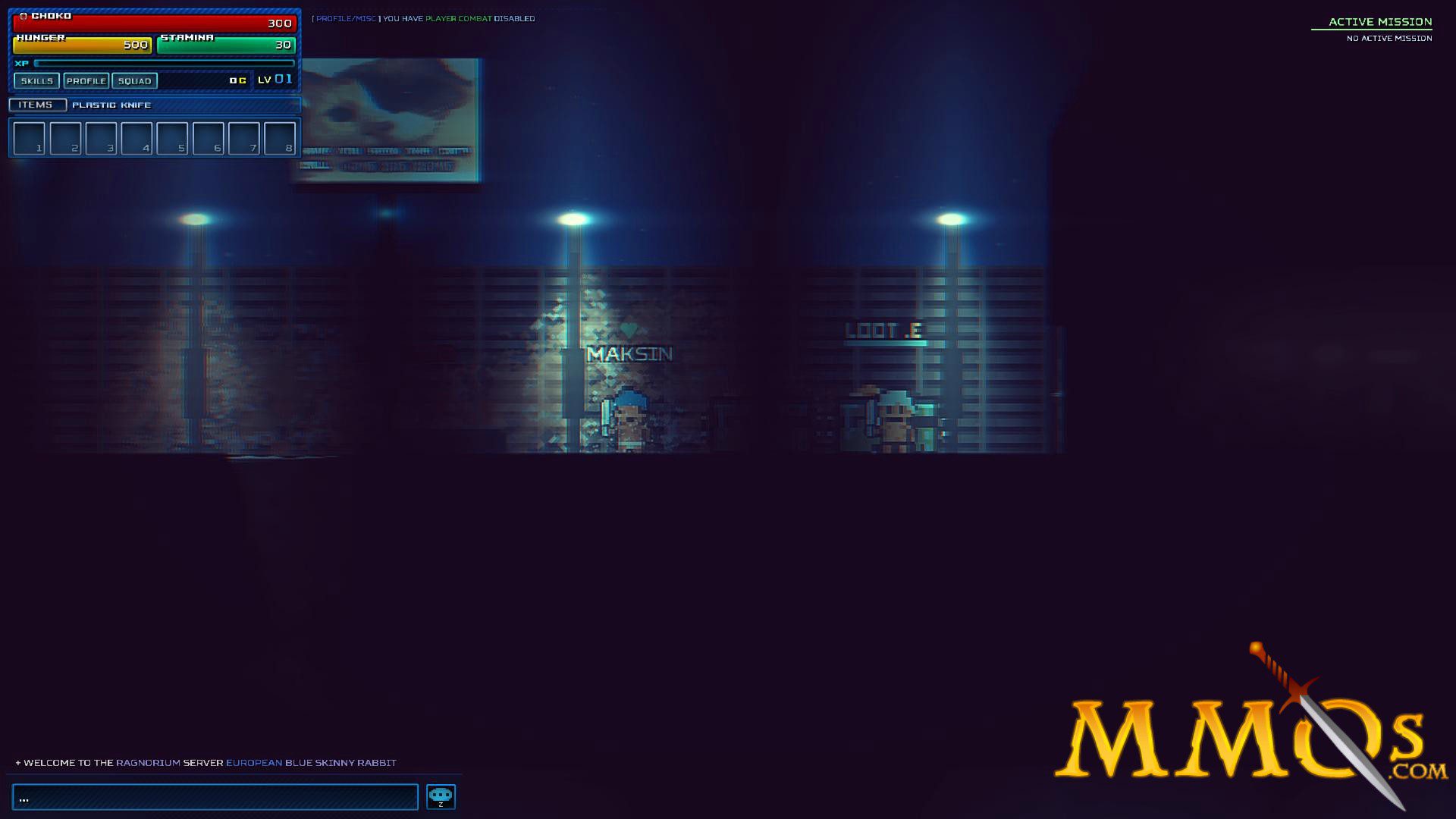Toggle player combat via PROFILE/MISC notice
This screenshot has width=1456, height=819.
tap(459, 18)
